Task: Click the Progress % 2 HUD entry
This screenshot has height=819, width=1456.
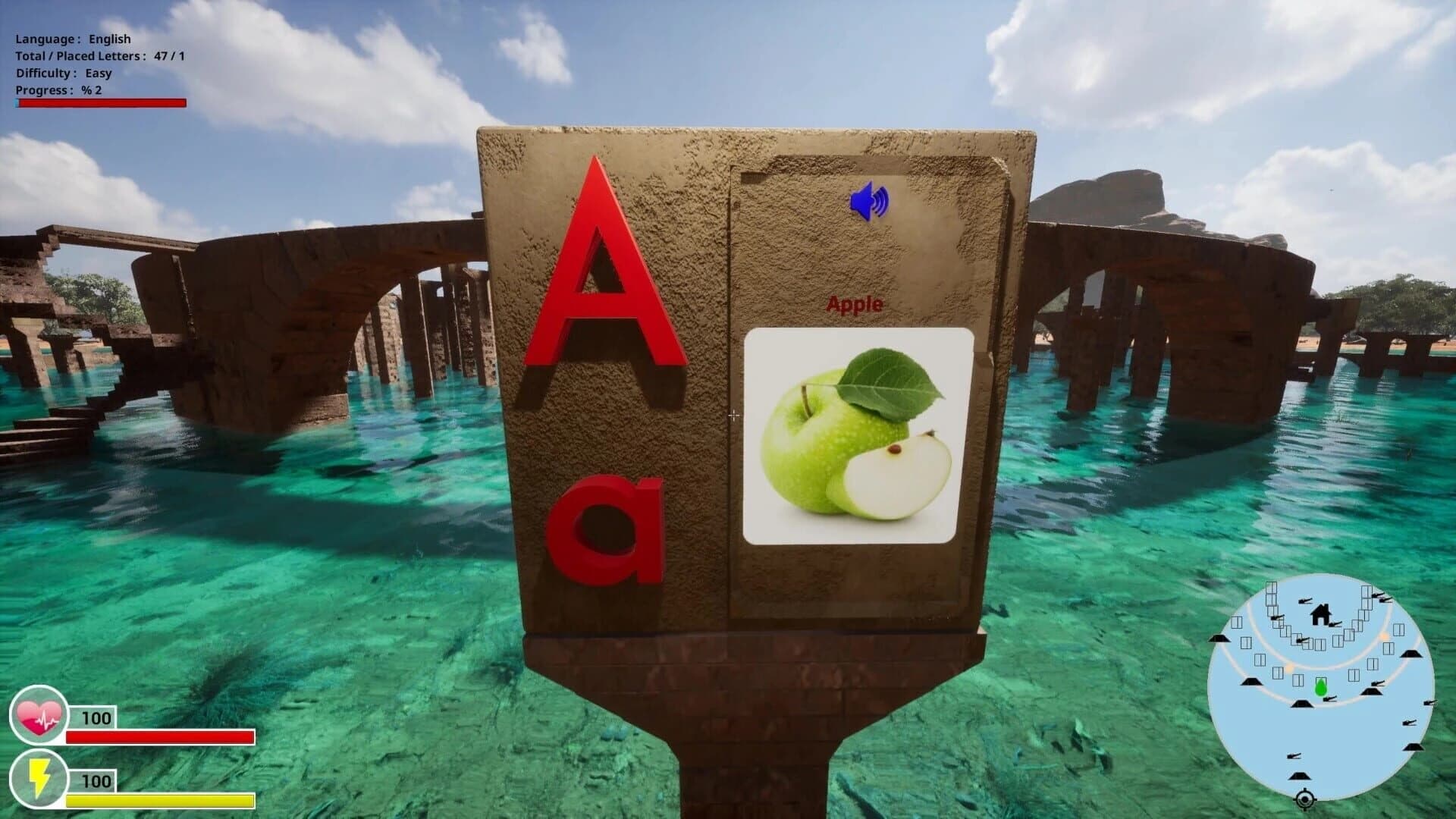Action: (x=58, y=91)
